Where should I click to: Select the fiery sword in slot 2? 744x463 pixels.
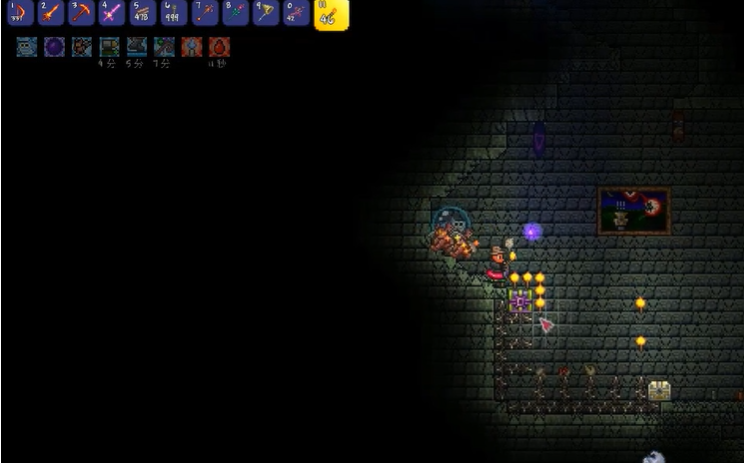[51, 13]
